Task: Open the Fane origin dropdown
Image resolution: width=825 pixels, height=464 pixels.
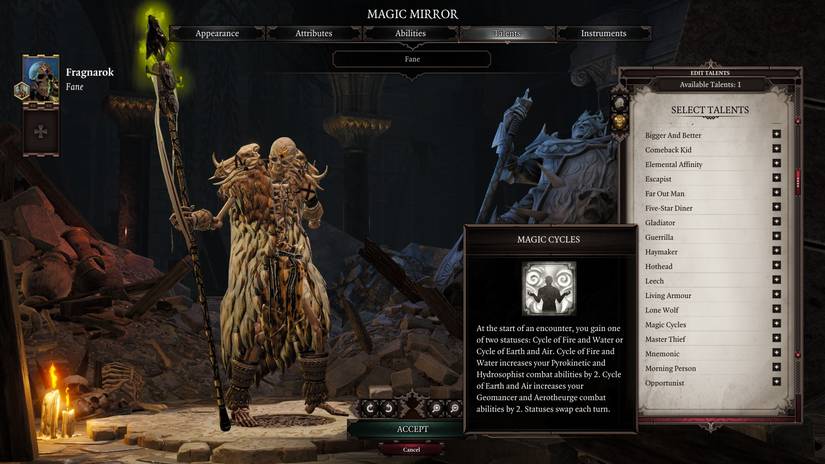Action: coord(411,59)
